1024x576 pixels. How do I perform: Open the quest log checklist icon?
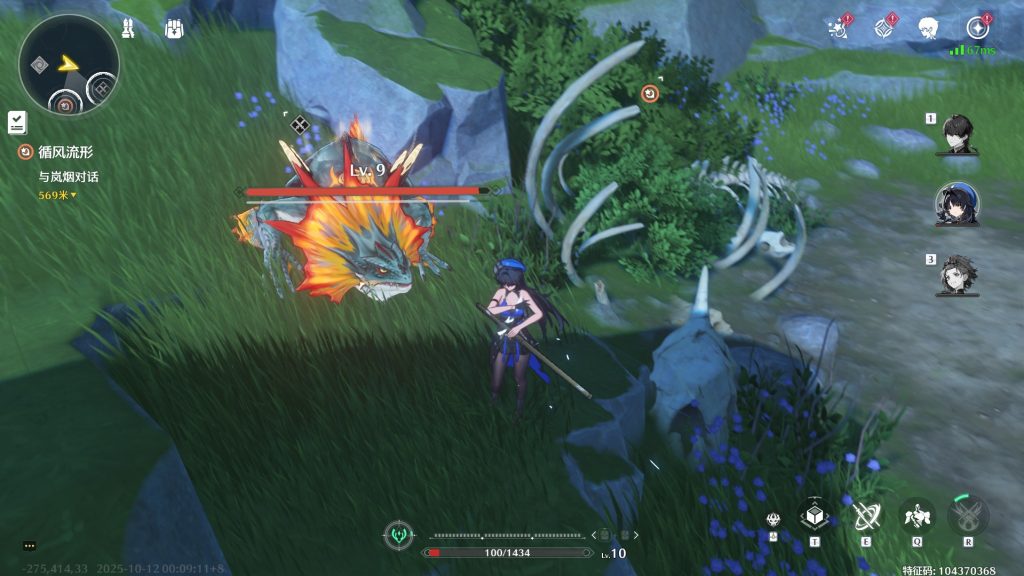click(17, 122)
